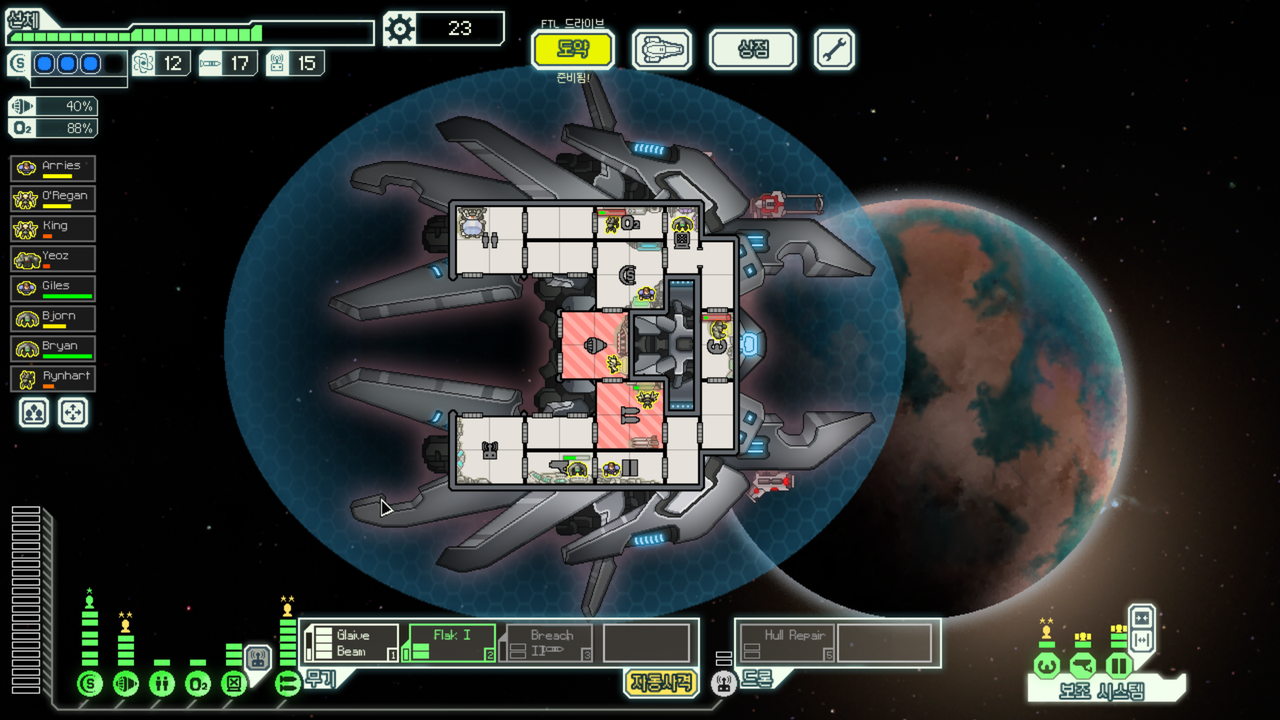Choose Yeoz from the crew list
Image resolution: width=1280 pixels, height=720 pixels.
(x=53, y=258)
